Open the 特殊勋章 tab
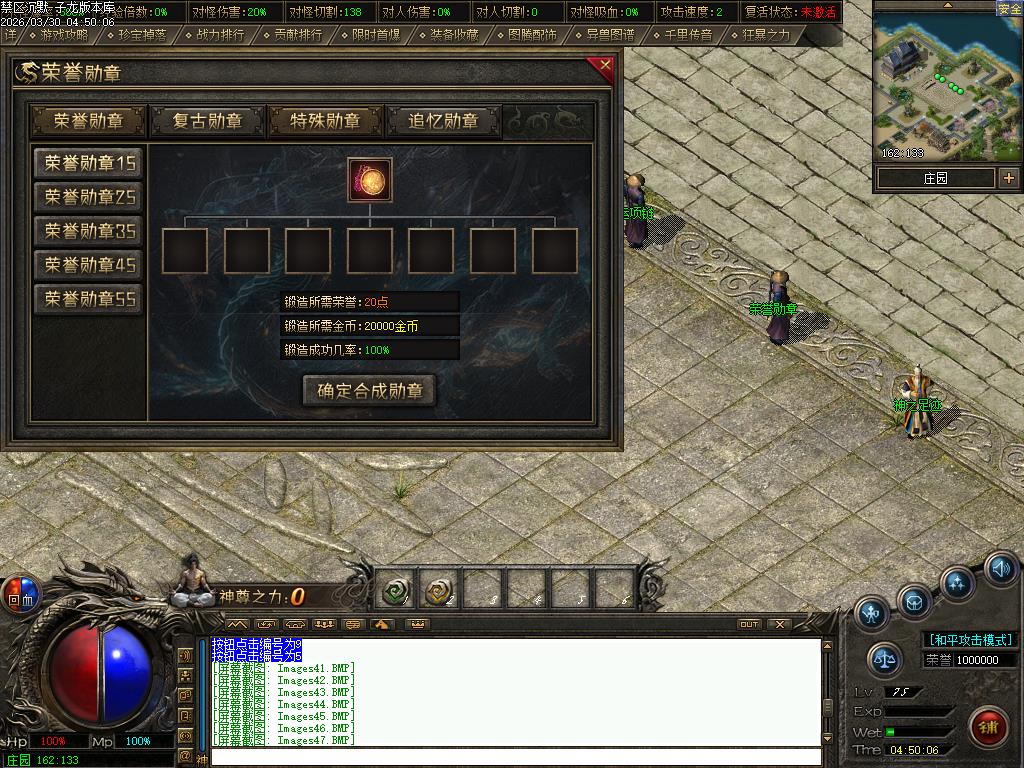This screenshot has height=768, width=1024. click(x=325, y=121)
